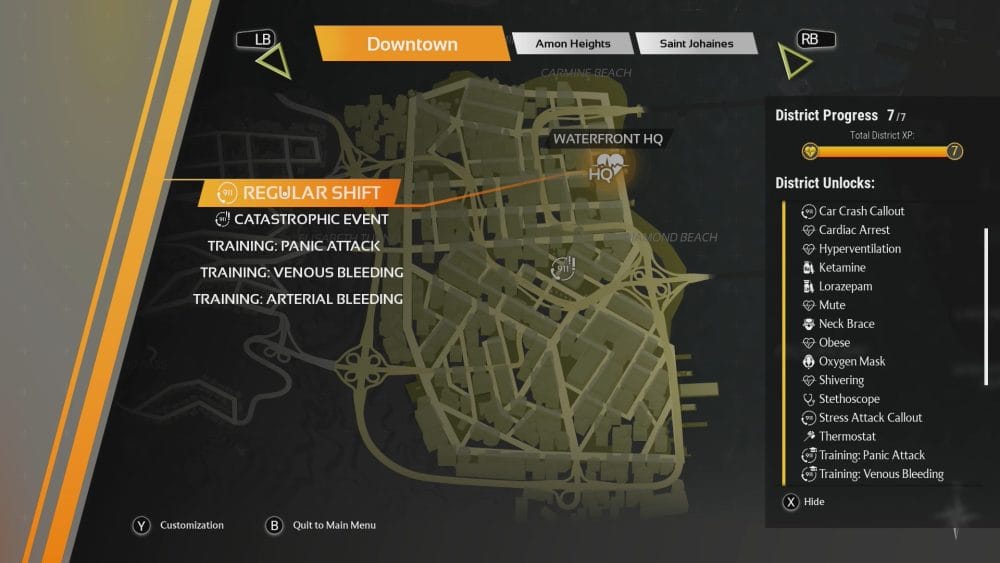Switch to the Downtown district tab
The height and width of the screenshot is (563, 1000).
[412, 44]
